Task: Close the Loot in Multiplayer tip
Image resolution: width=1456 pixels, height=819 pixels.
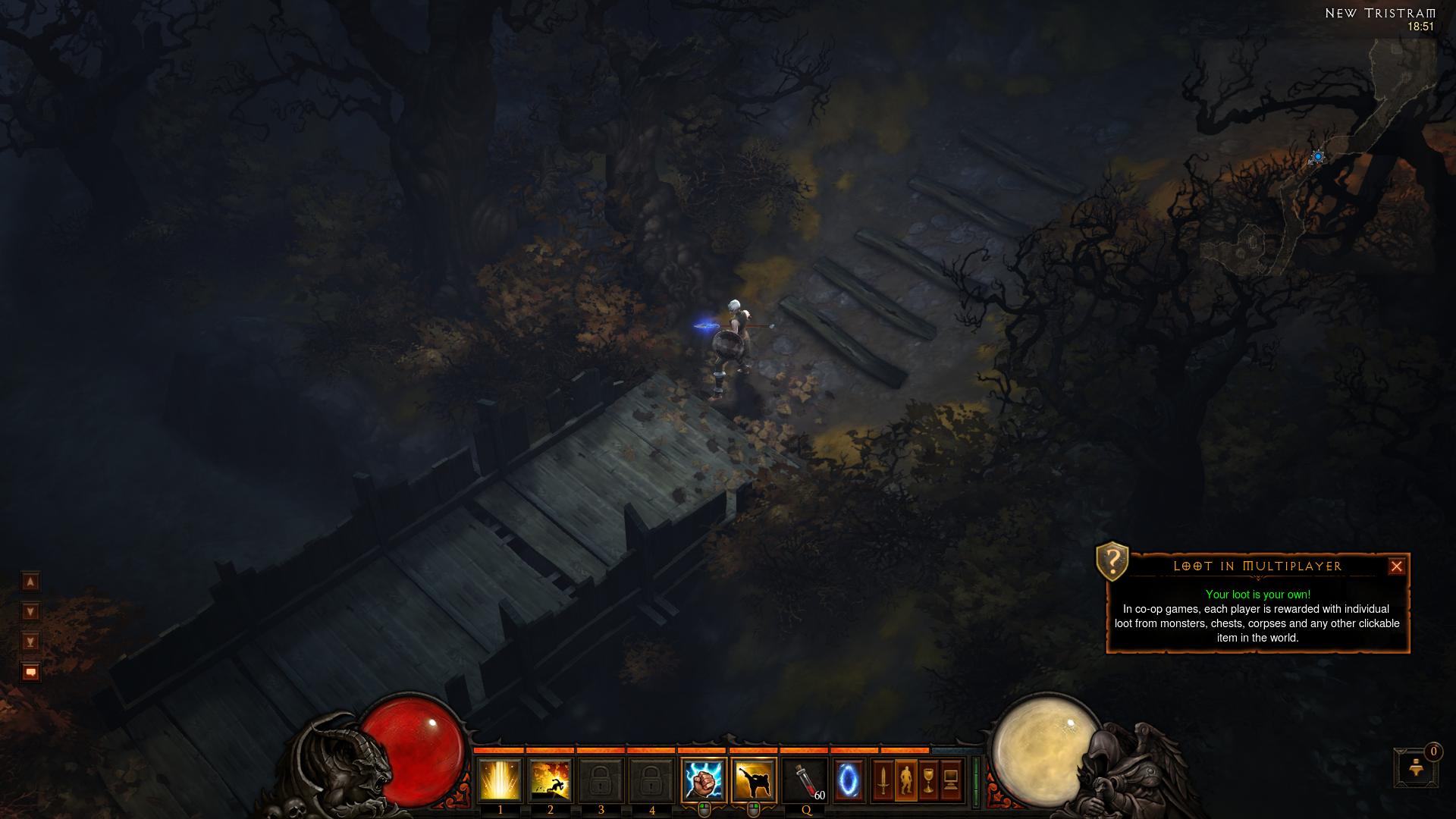Action: click(x=1396, y=566)
